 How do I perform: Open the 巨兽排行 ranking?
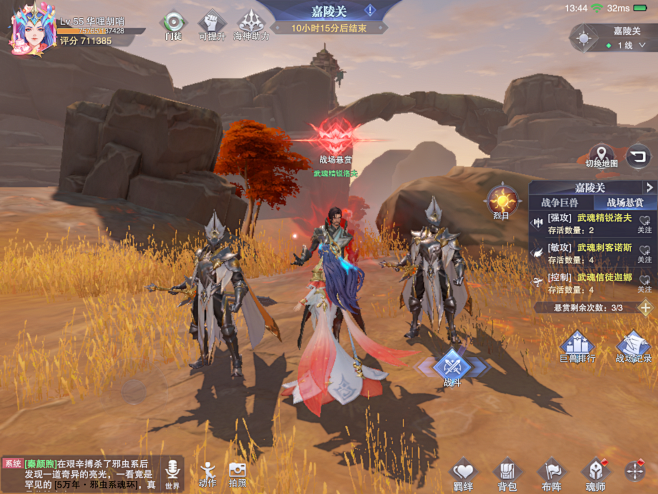[577, 349]
